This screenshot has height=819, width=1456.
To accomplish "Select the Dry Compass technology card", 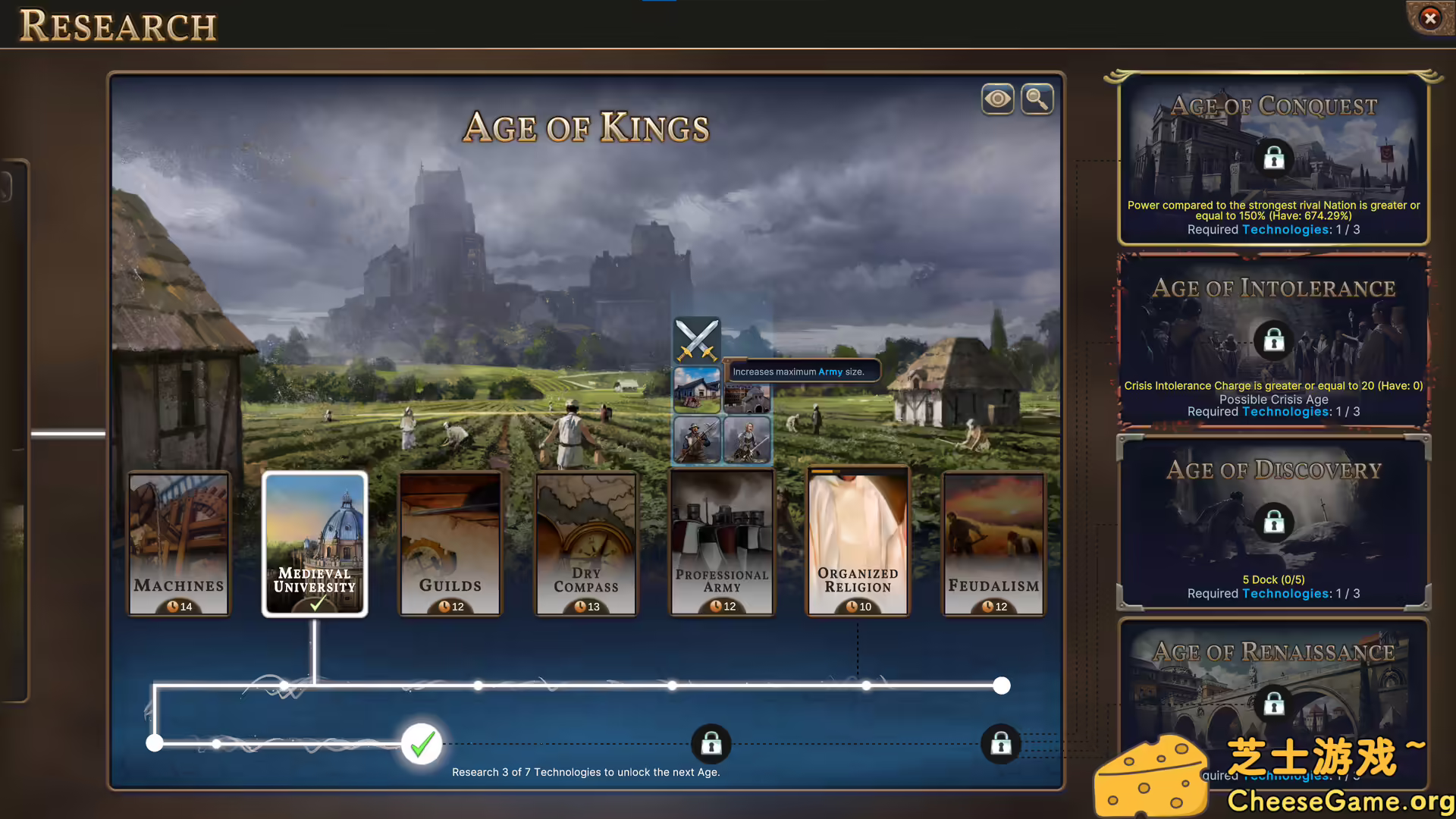I will coord(585,542).
